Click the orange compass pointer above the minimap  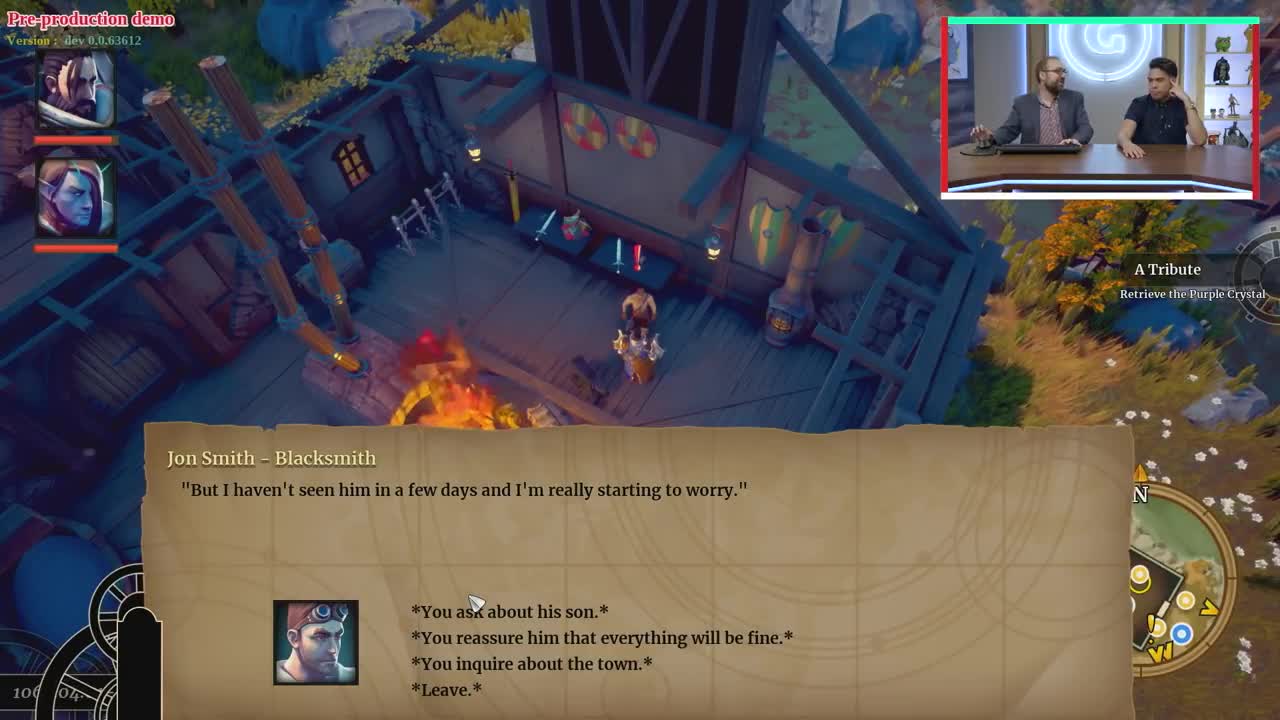coord(1139,471)
